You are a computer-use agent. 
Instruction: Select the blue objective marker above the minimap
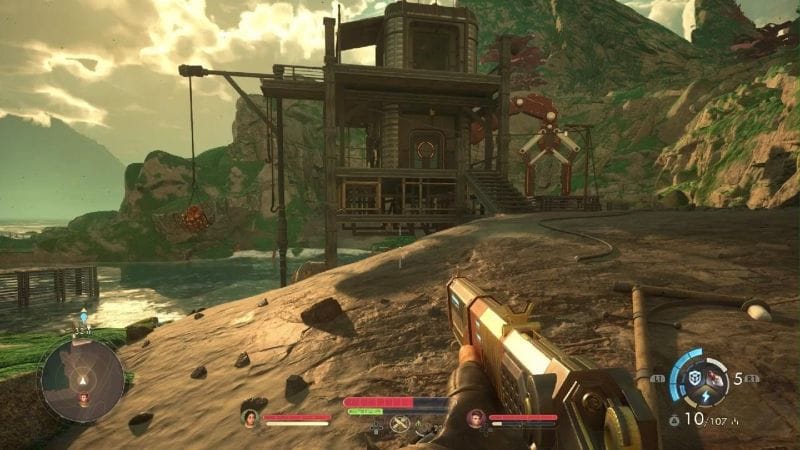(x=83, y=319)
